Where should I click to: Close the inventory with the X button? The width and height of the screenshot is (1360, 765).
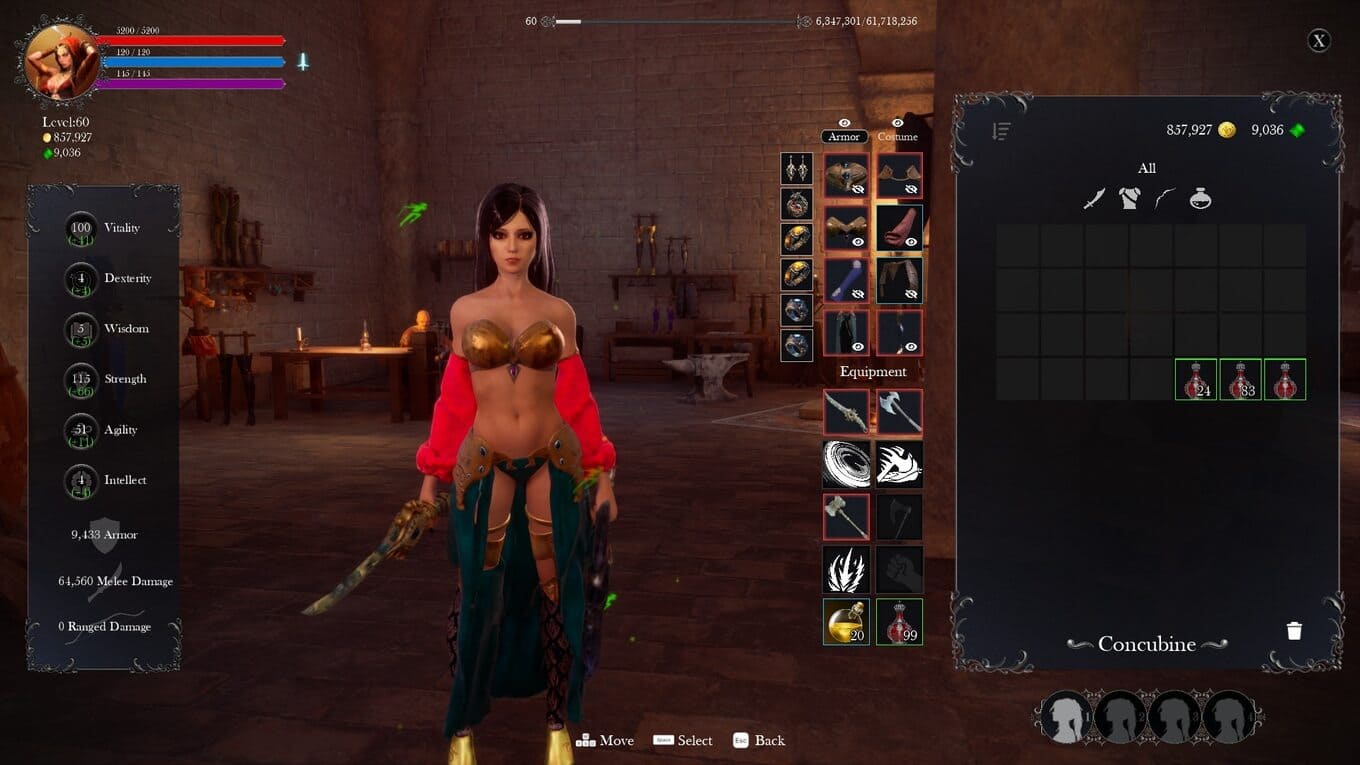[1319, 41]
